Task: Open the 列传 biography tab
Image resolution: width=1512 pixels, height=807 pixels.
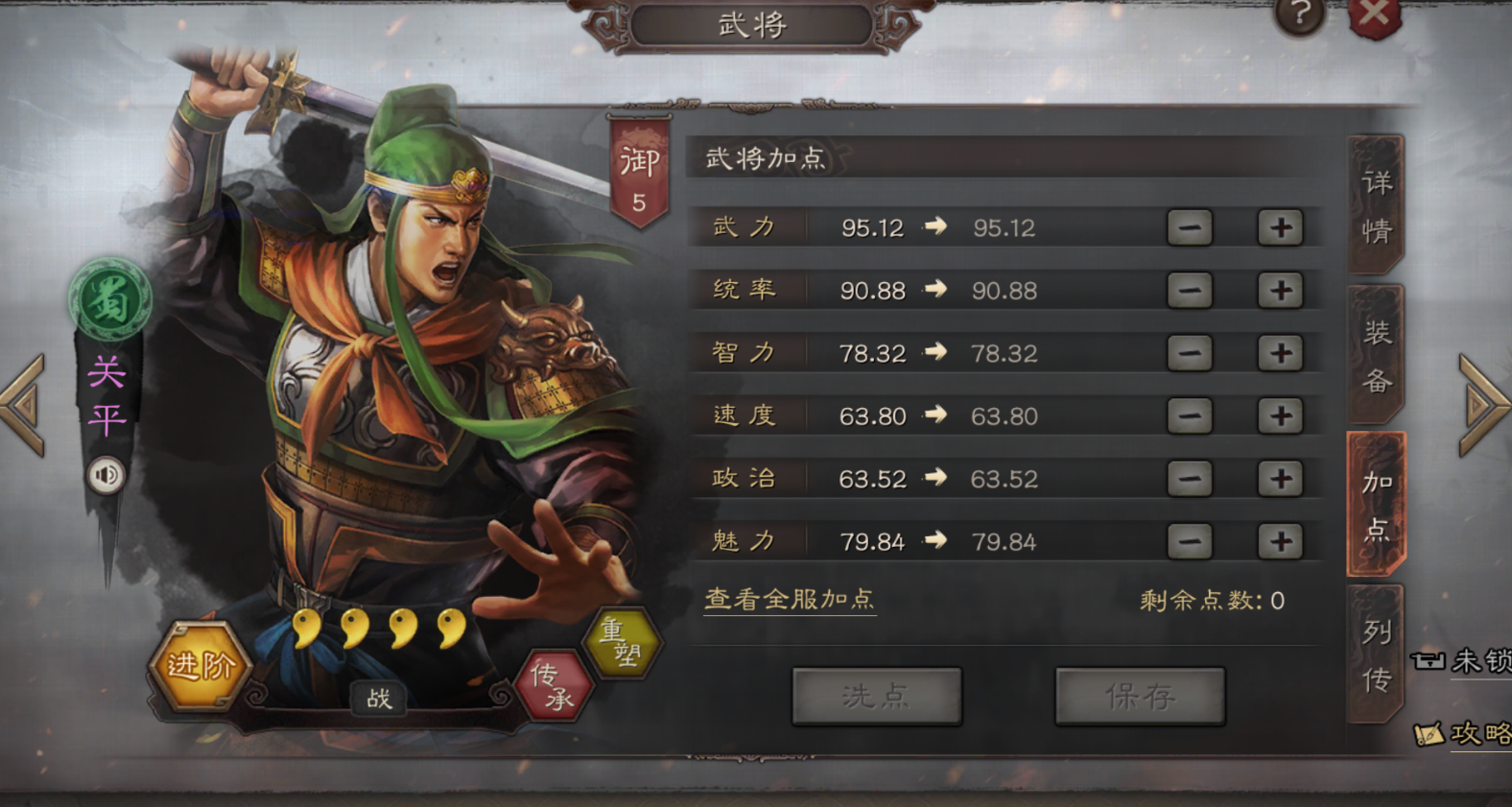Action: [1377, 654]
